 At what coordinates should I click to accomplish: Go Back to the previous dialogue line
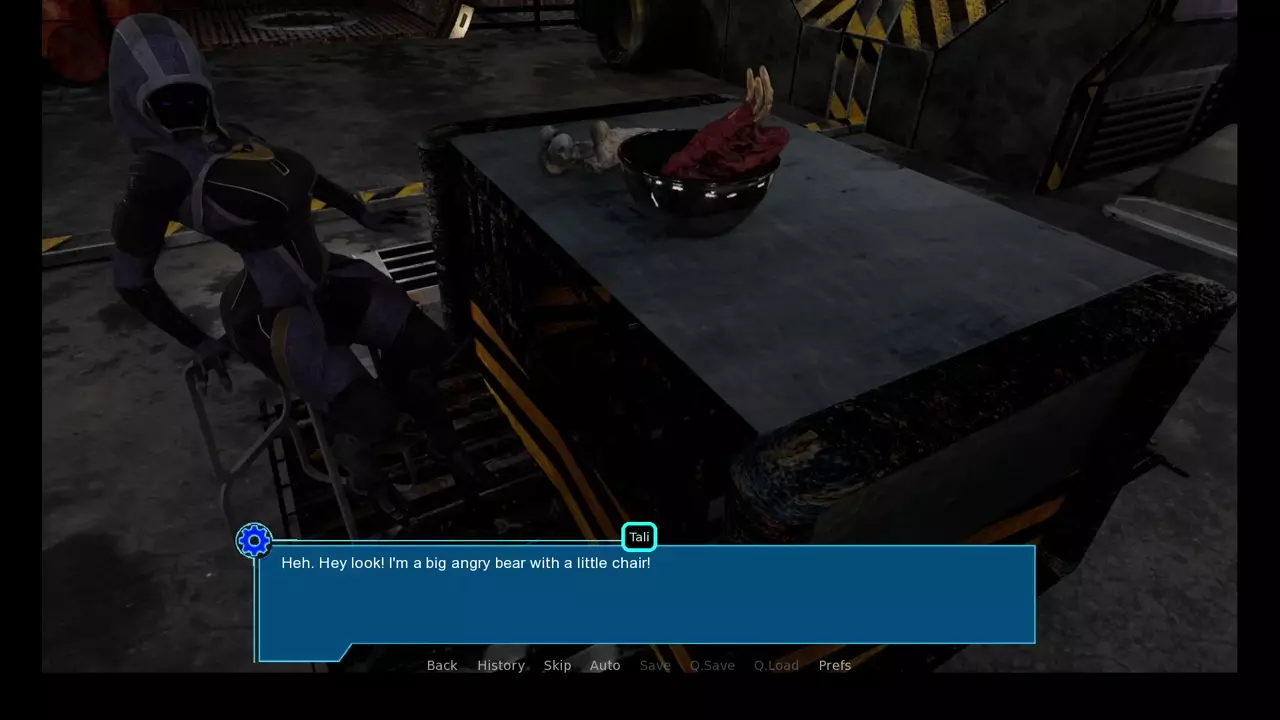442,666
